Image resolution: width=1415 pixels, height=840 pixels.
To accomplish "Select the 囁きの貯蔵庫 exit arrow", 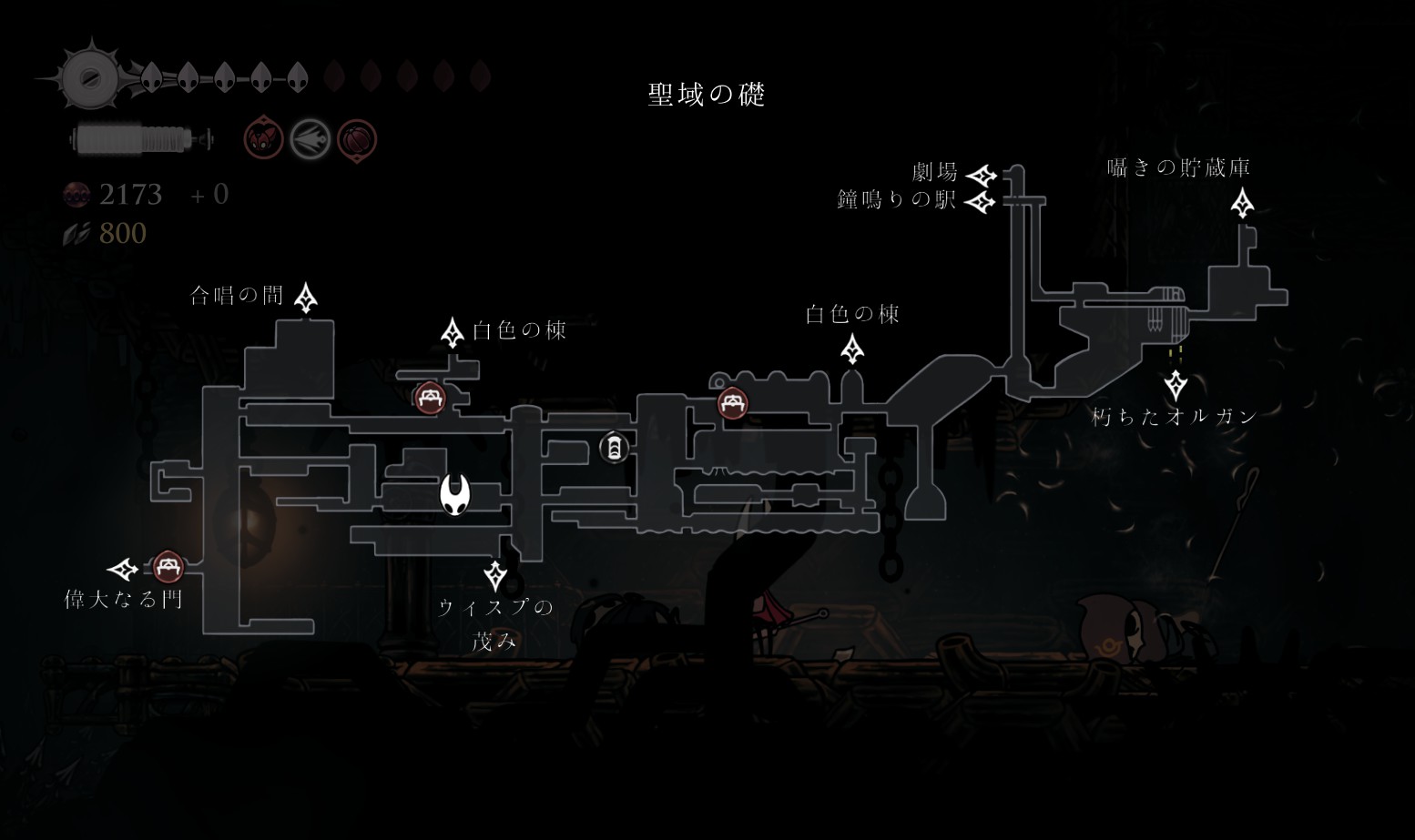I will pyautogui.click(x=1242, y=203).
